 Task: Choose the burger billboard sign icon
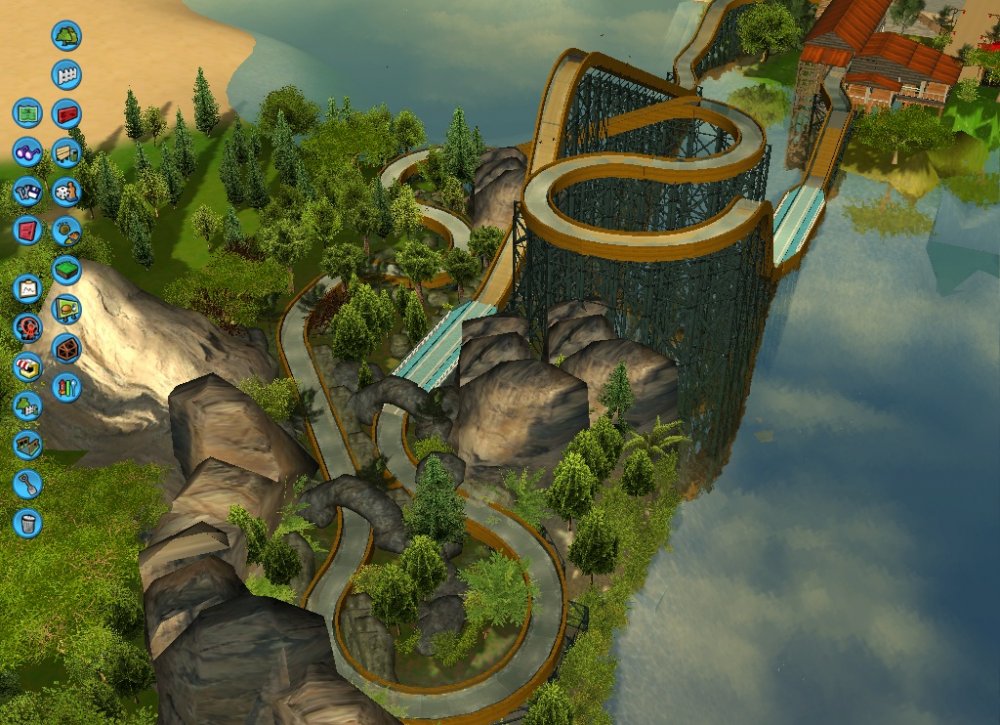[66, 308]
